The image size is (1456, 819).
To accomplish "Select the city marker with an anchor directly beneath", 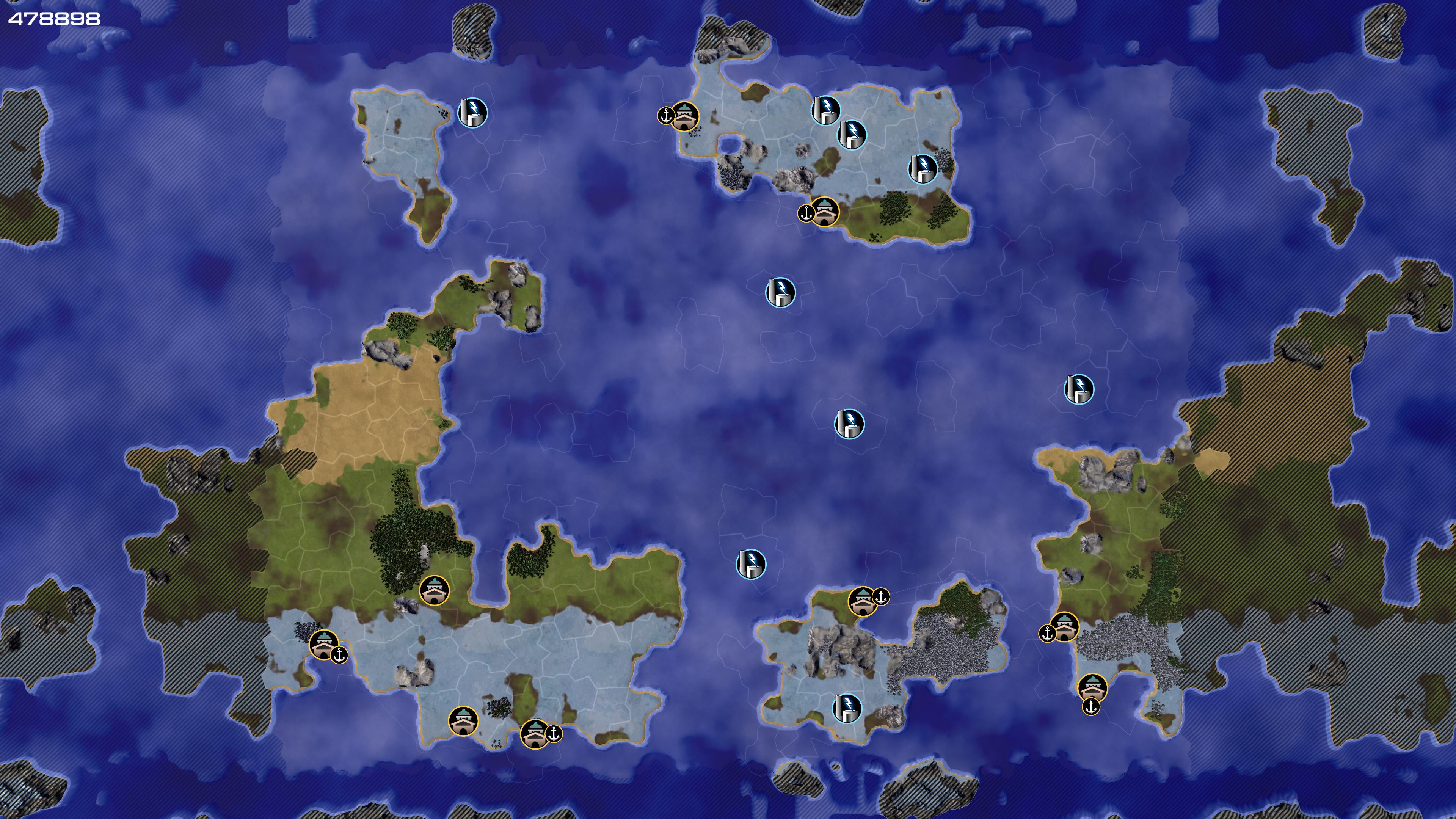I will click(x=1092, y=688).
